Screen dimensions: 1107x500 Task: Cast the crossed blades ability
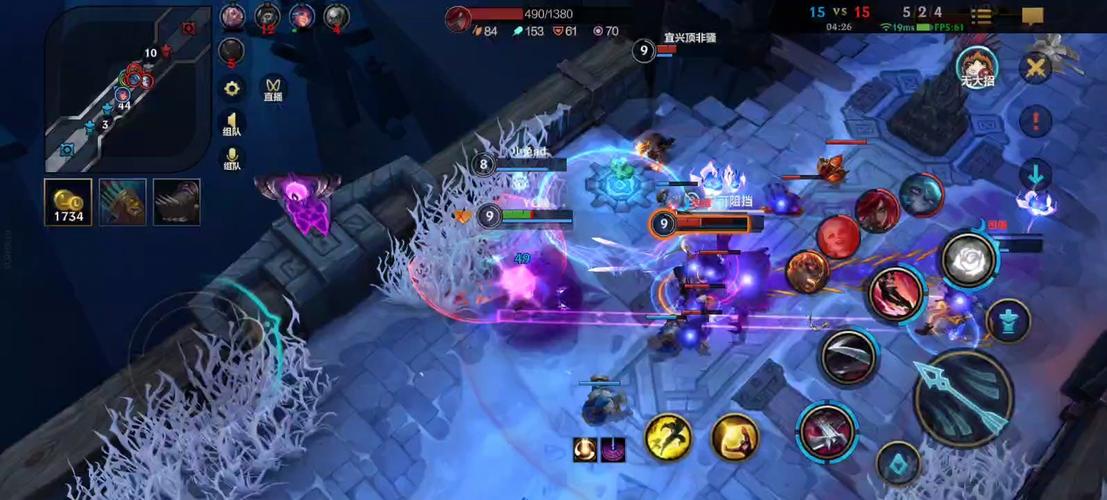point(827,432)
